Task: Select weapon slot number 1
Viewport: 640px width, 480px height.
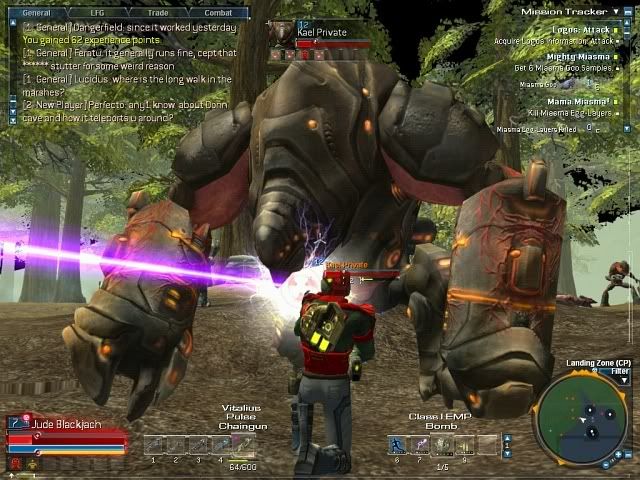Action: point(153,445)
